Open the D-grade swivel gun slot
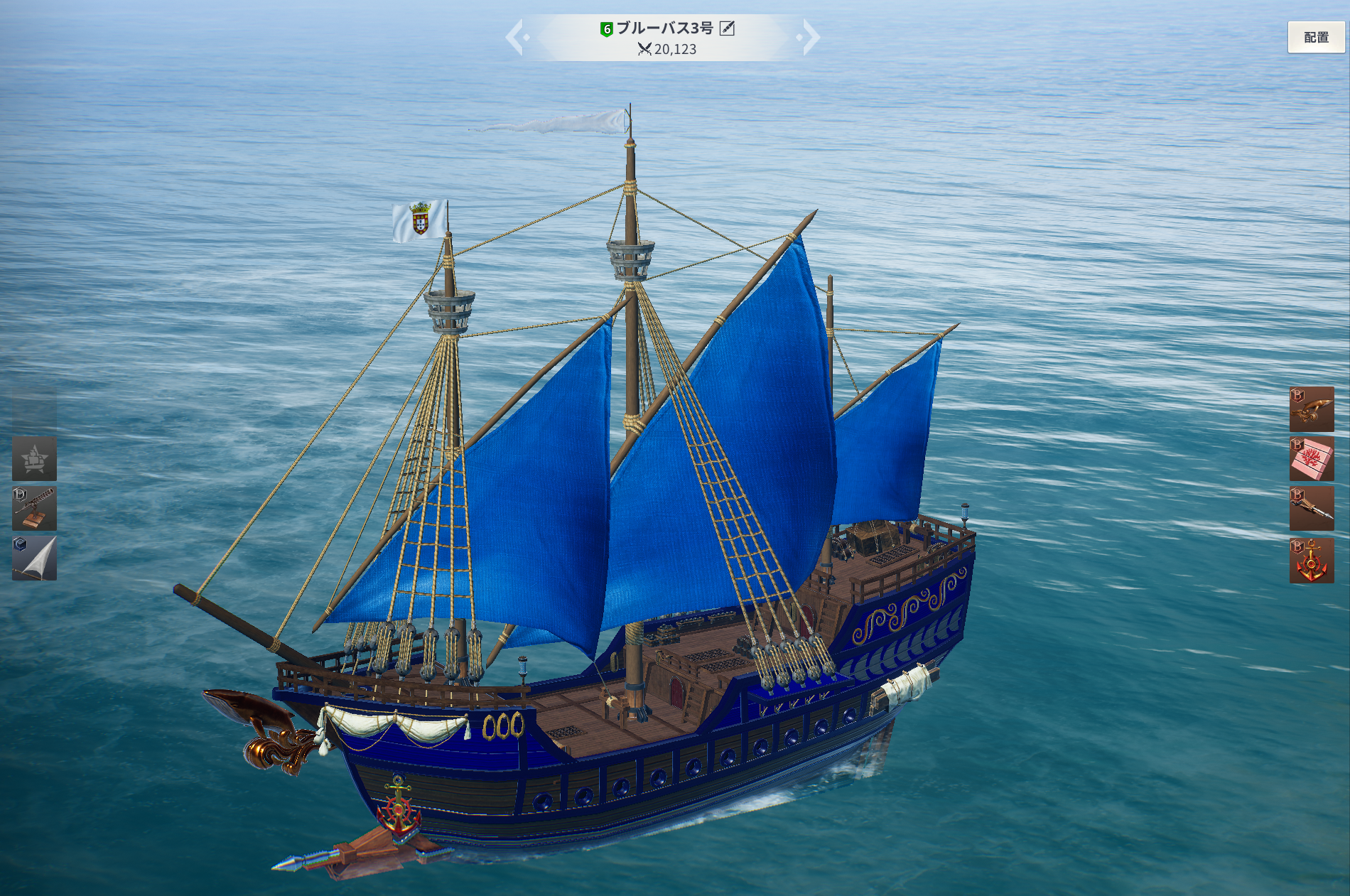 pyautogui.click(x=34, y=509)
